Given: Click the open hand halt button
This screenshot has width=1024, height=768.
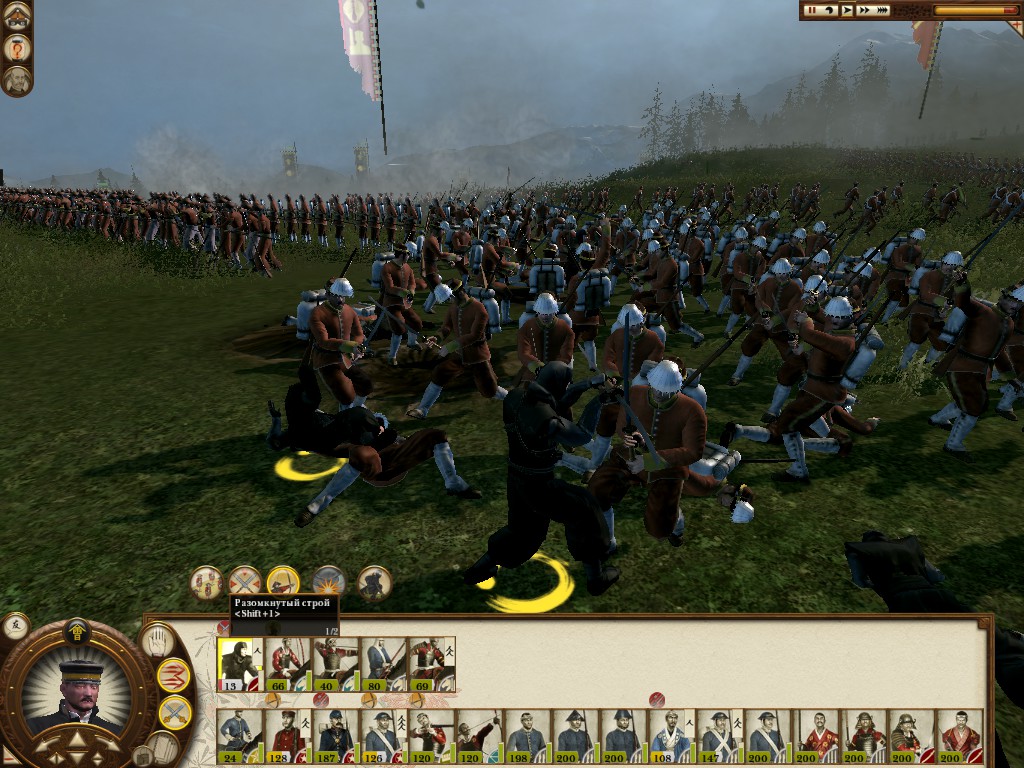Looking at the screenshot, I should [157, 641].
